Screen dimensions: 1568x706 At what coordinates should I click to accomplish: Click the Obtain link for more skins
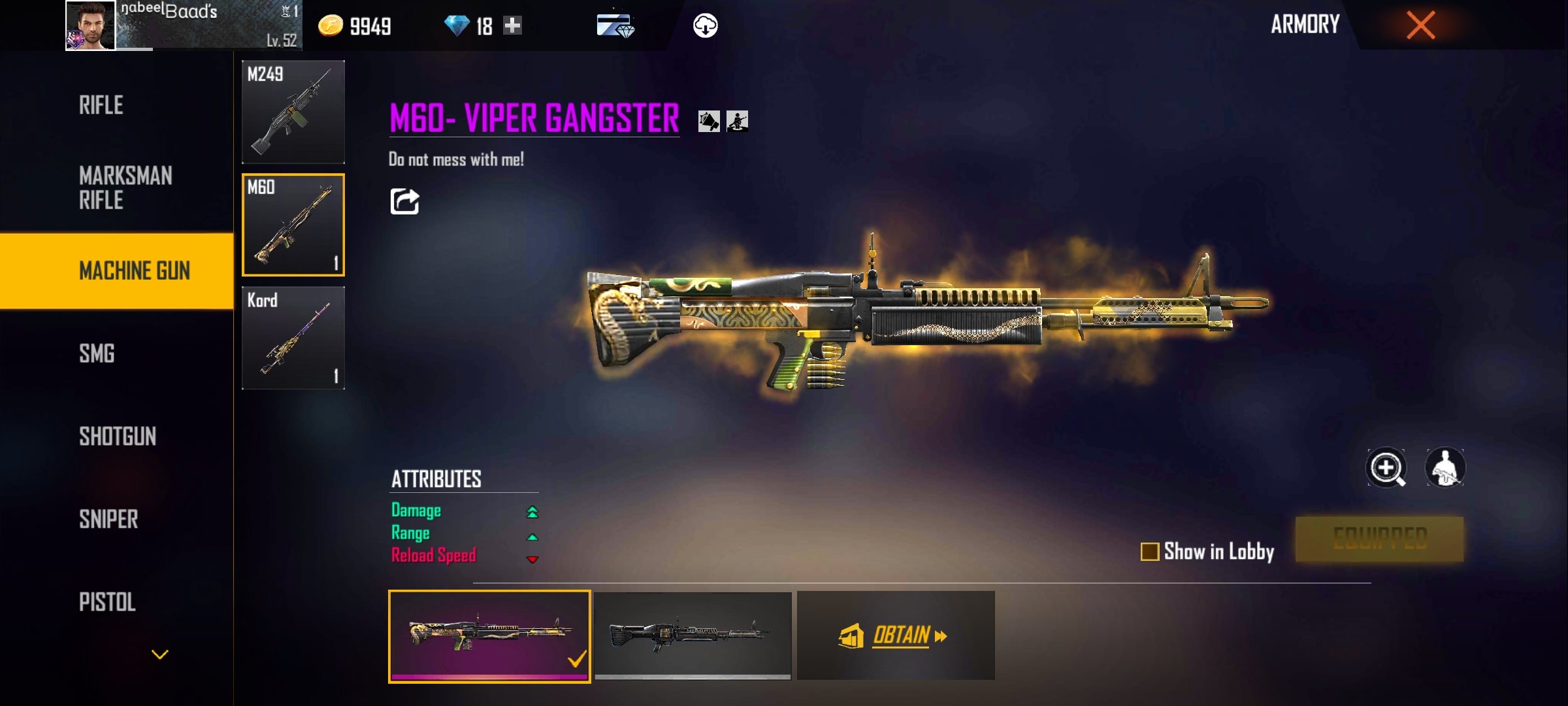901,635
